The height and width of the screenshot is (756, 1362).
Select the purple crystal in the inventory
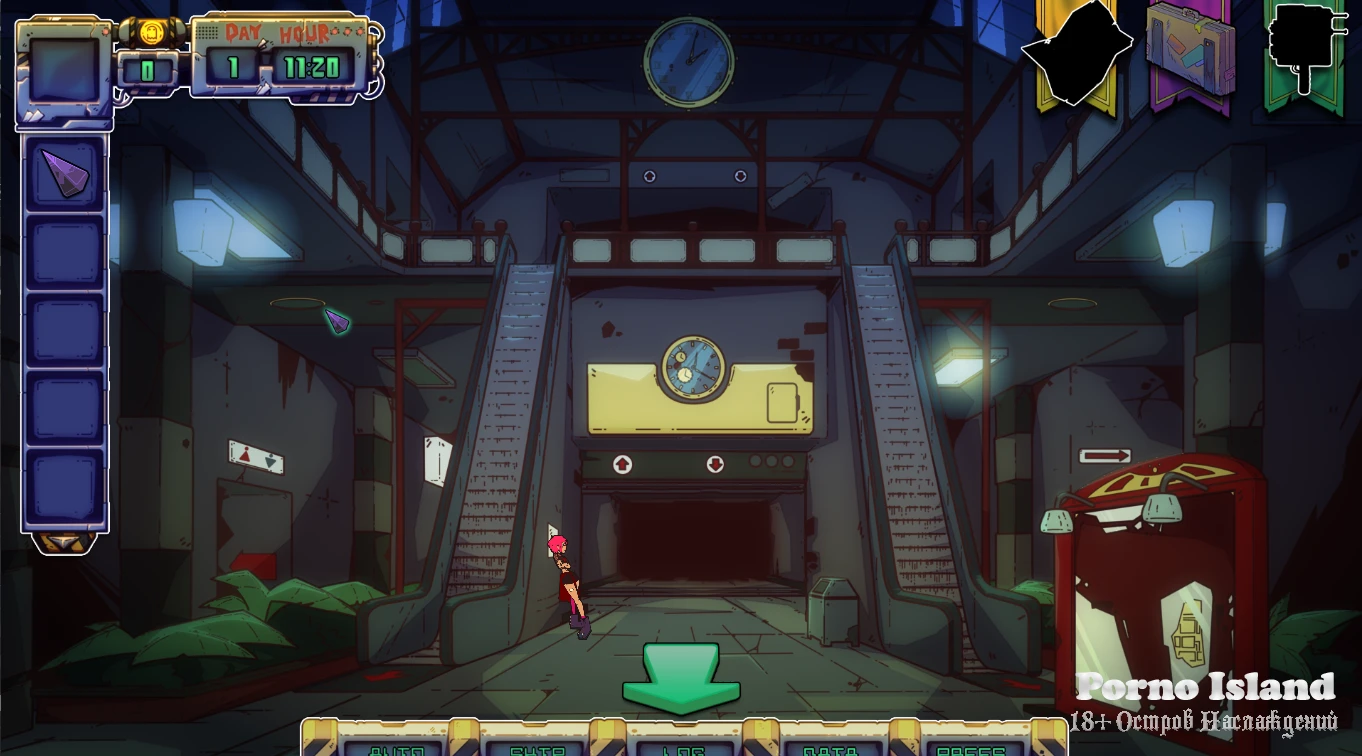pos(64,174)
